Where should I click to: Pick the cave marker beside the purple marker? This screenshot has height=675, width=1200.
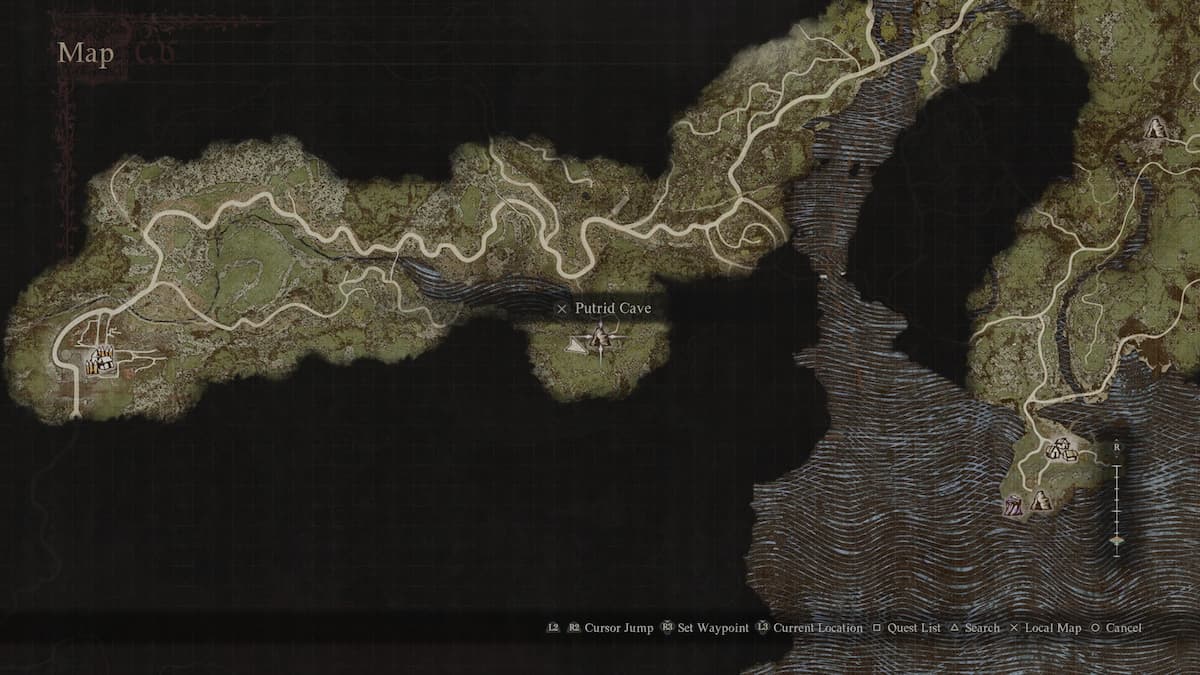(x=1039, y=500)
